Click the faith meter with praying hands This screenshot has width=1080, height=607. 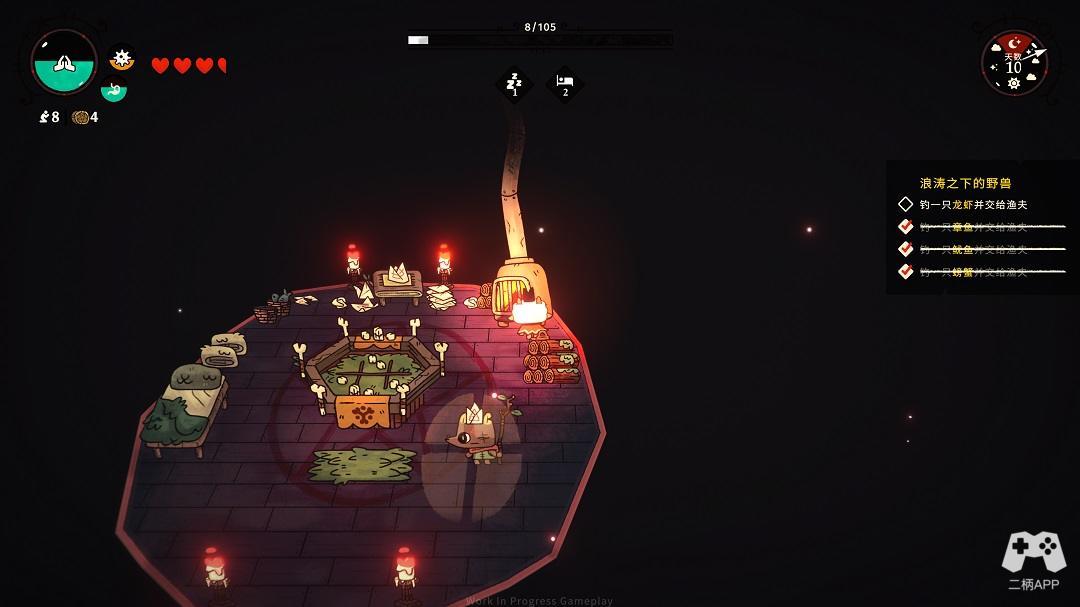(x=64, y=62)
